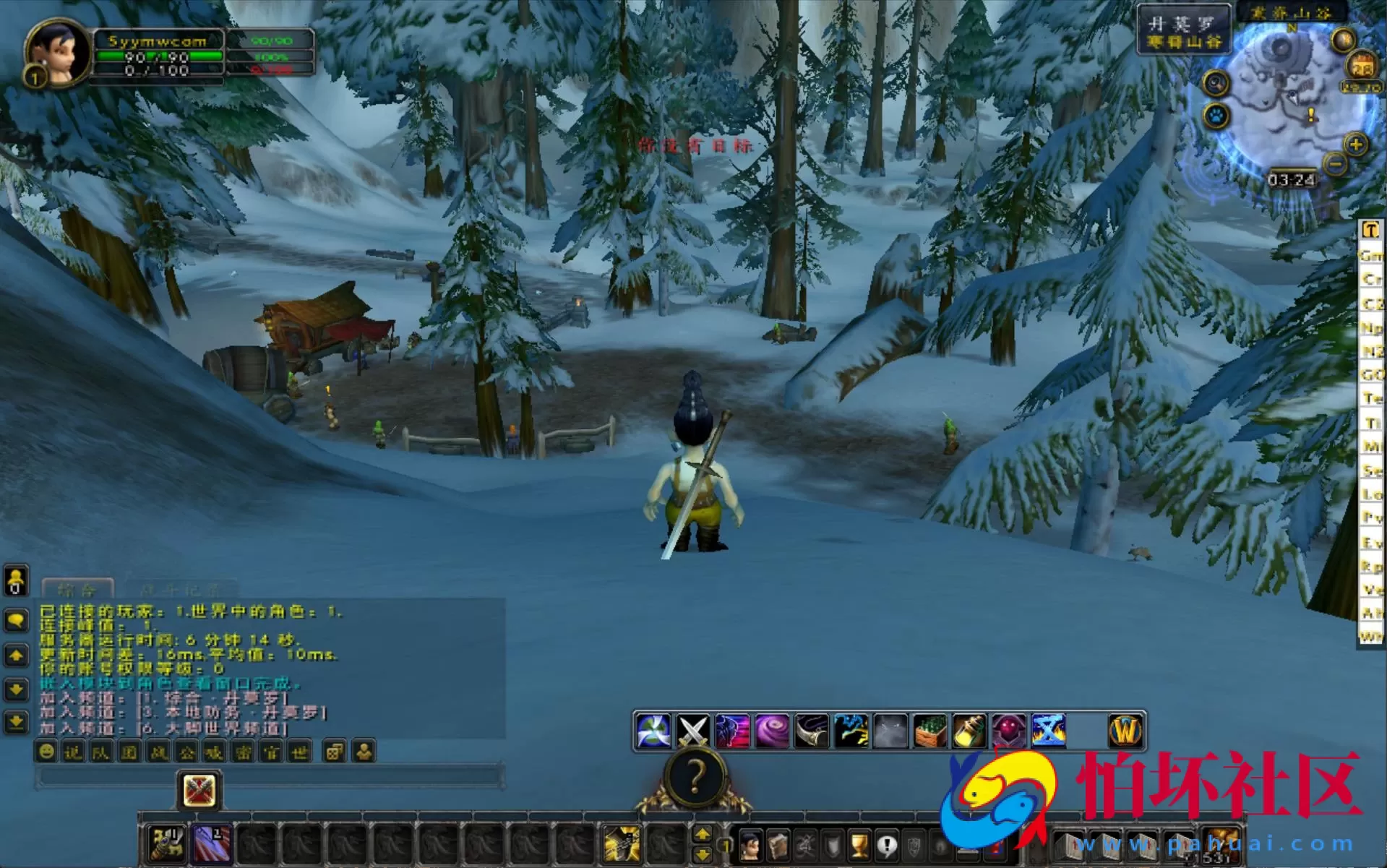Screen dimensions: 1387x868
Task: Click the paw tracking icon by minimap
Action: (x=1217, y=116)
